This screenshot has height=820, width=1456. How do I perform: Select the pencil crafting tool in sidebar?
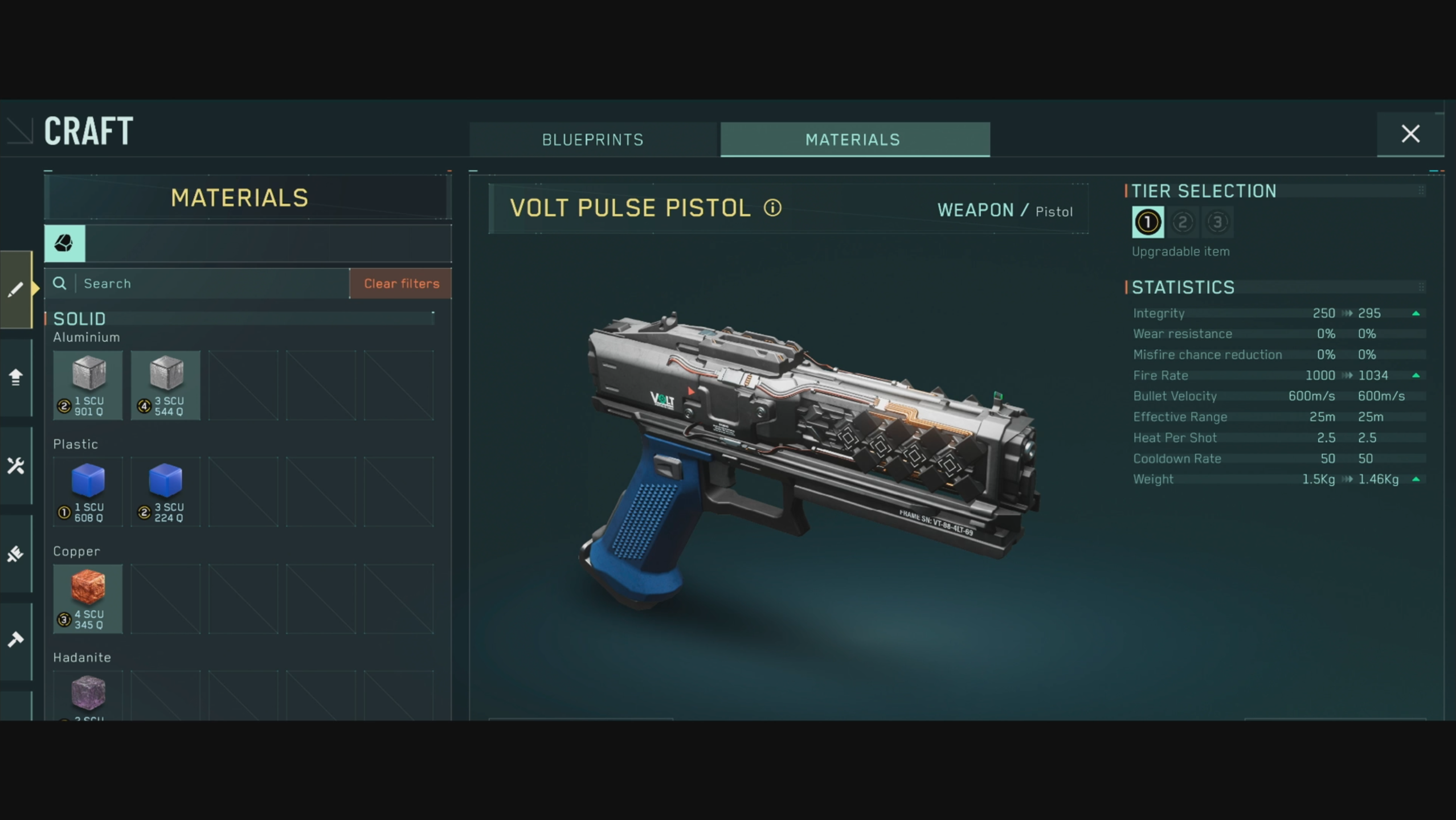[16, 289]
